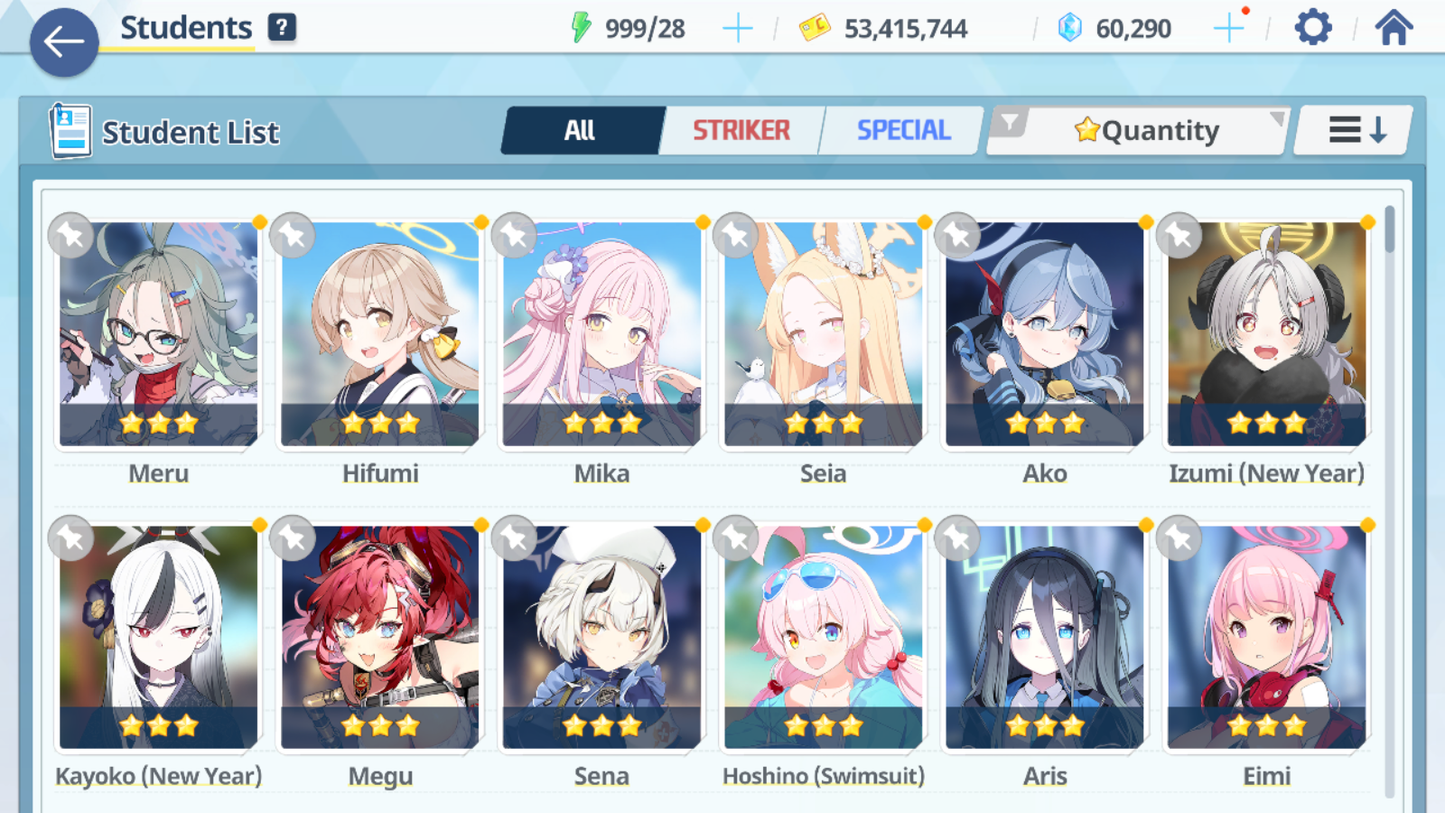The image size is (1445, 813).
Task: Open the help icon beside Students title
Action: (281, 27)
